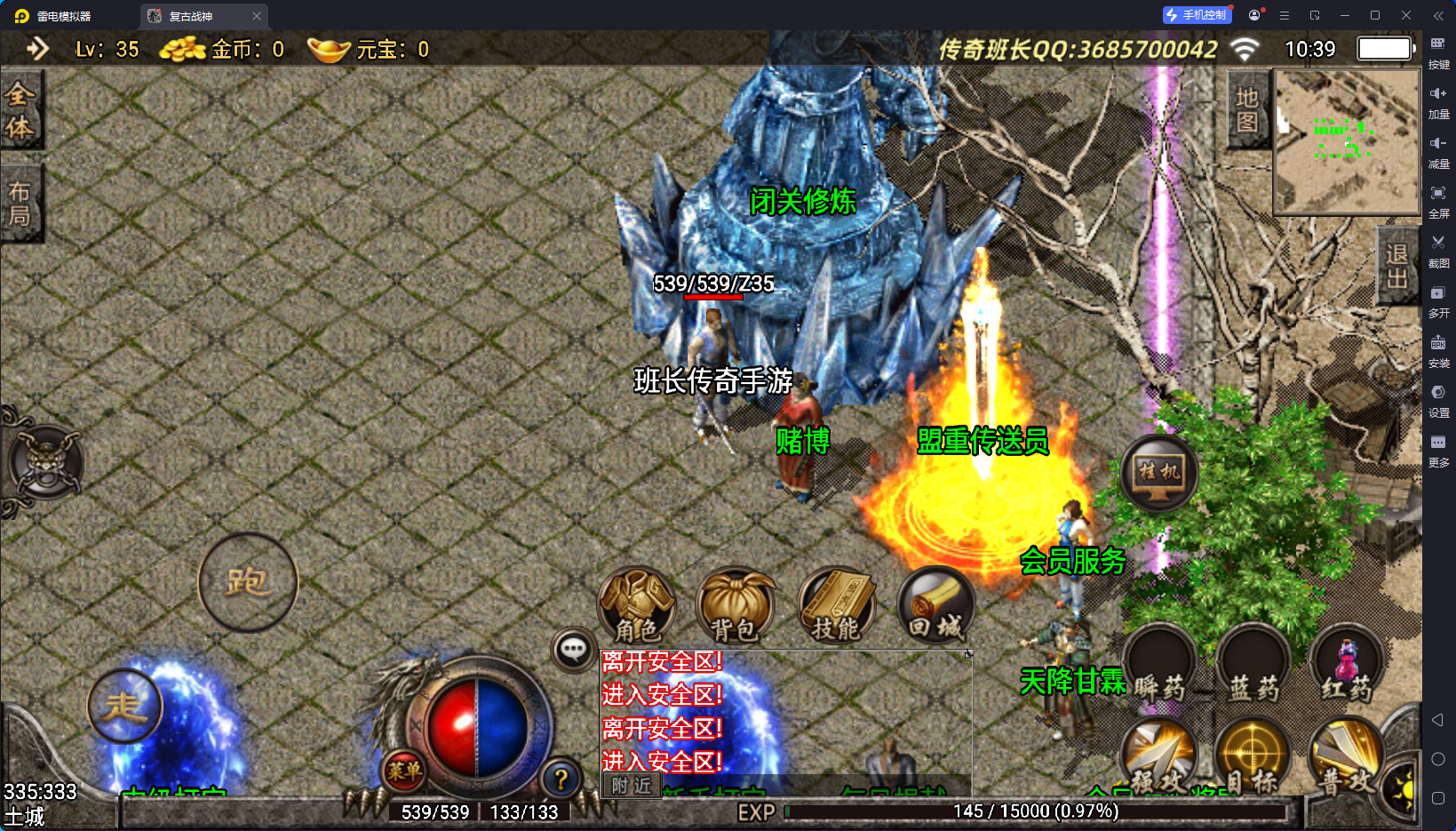This screenshot has width=1456, height=831.
Task: Close the 复古战神 emulator tab
Action: click(x=257, y=16)
